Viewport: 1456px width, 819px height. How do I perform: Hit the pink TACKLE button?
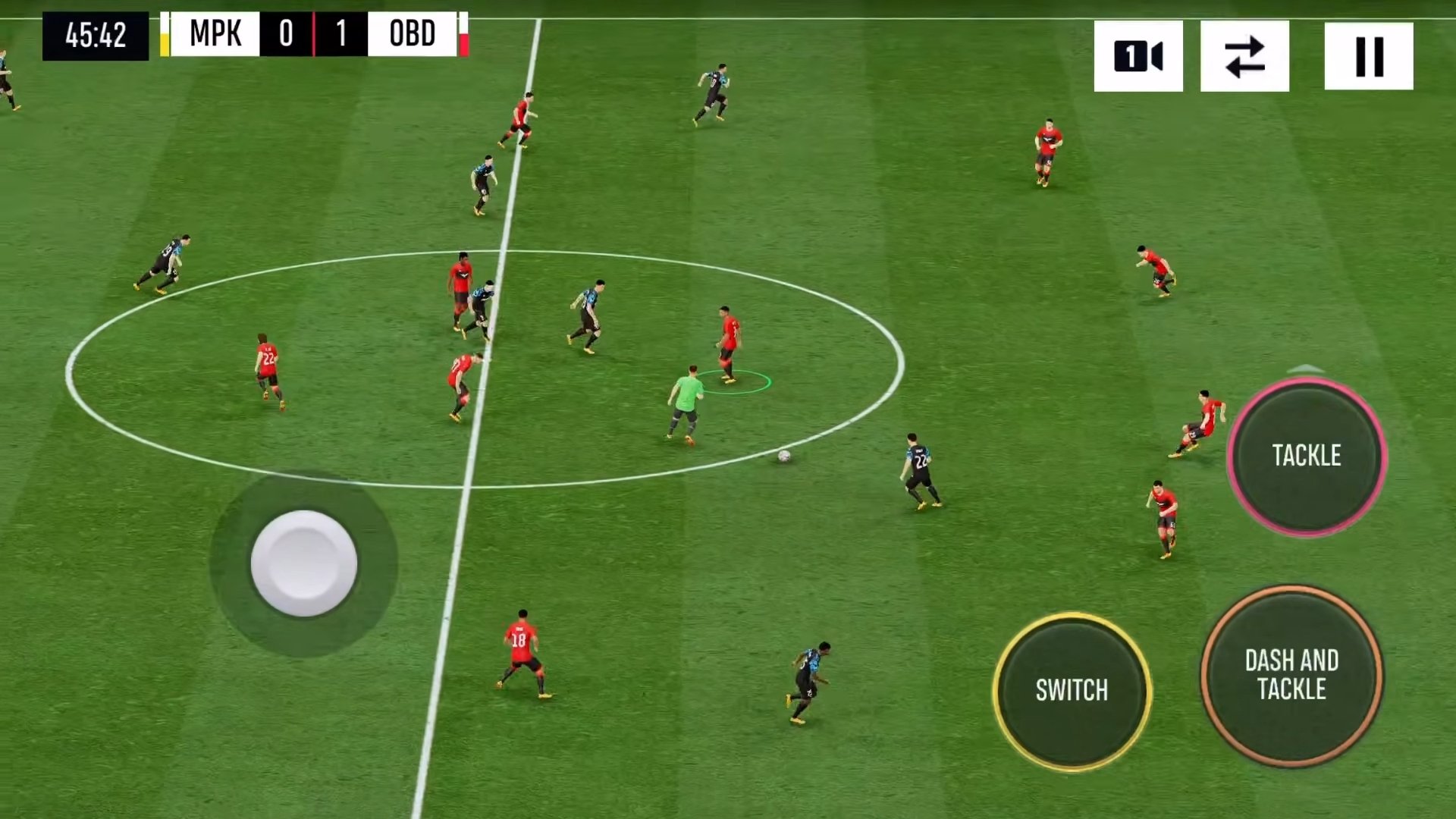pyautogui.click(x=1307, y=456)
